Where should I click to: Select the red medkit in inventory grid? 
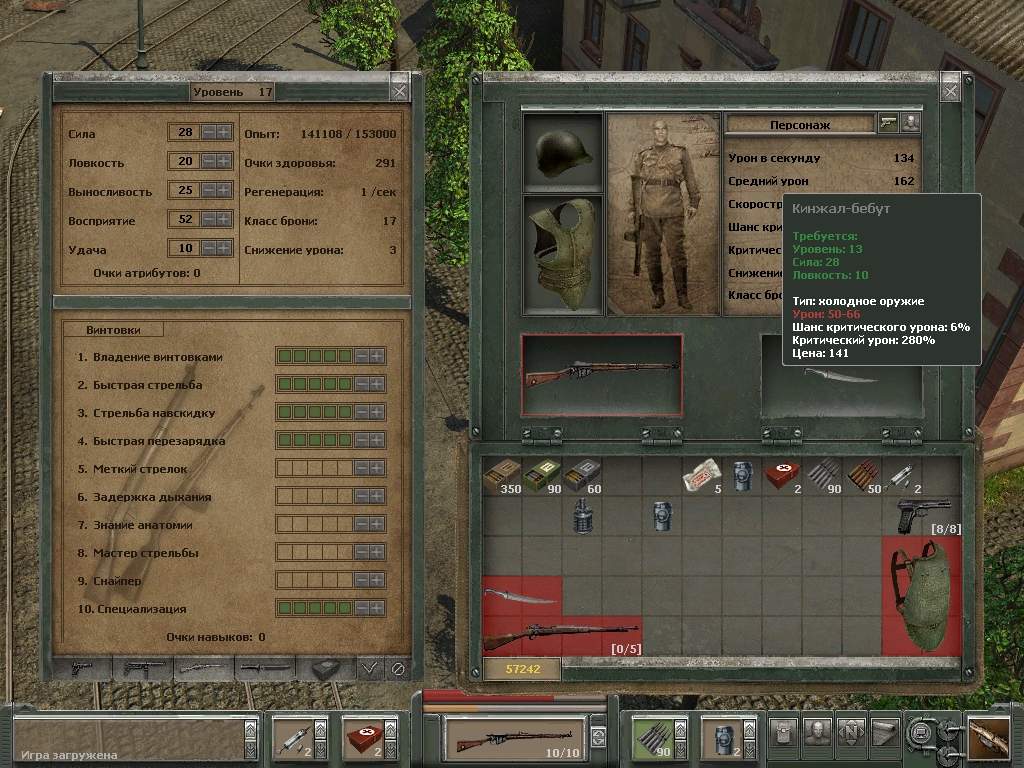[781, 476]
